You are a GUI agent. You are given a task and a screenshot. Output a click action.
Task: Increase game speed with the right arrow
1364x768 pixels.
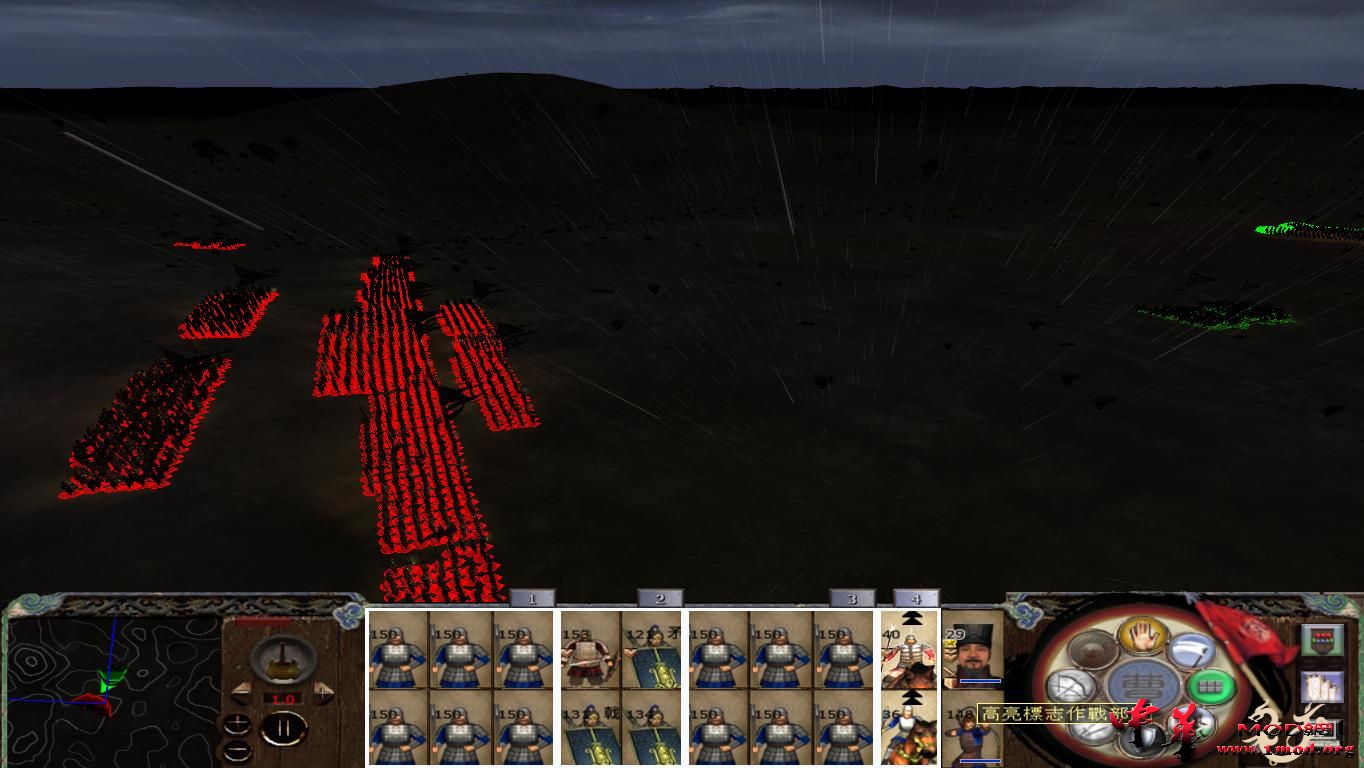point(323,692)
